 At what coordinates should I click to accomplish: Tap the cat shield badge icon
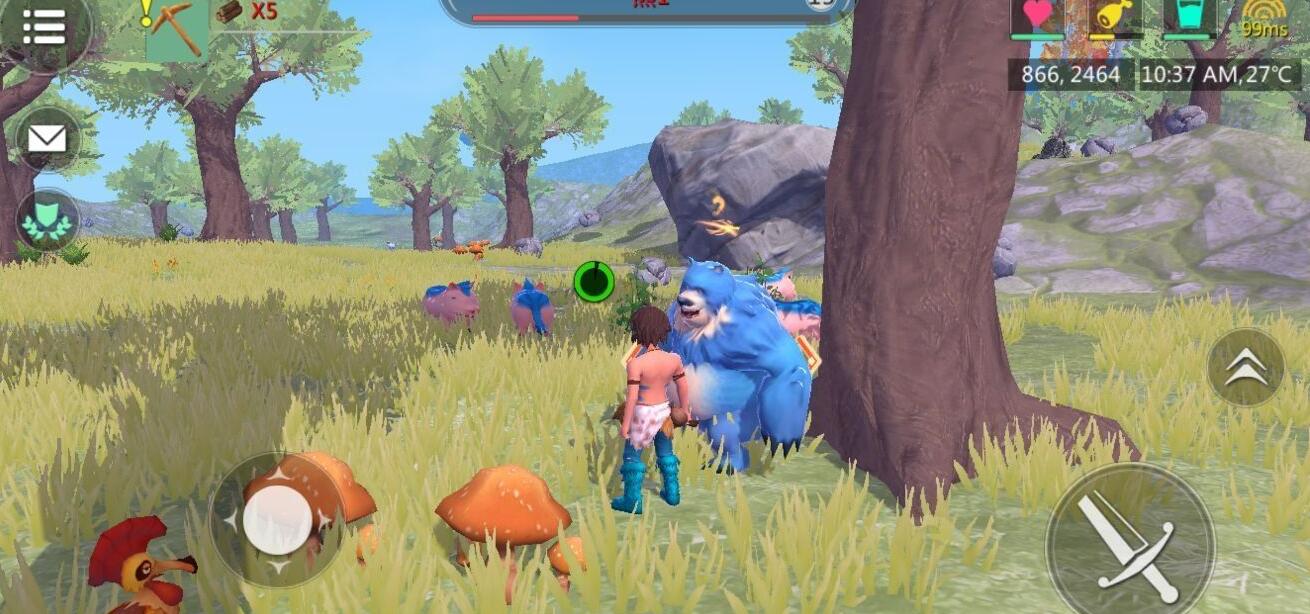click(47, 220)
